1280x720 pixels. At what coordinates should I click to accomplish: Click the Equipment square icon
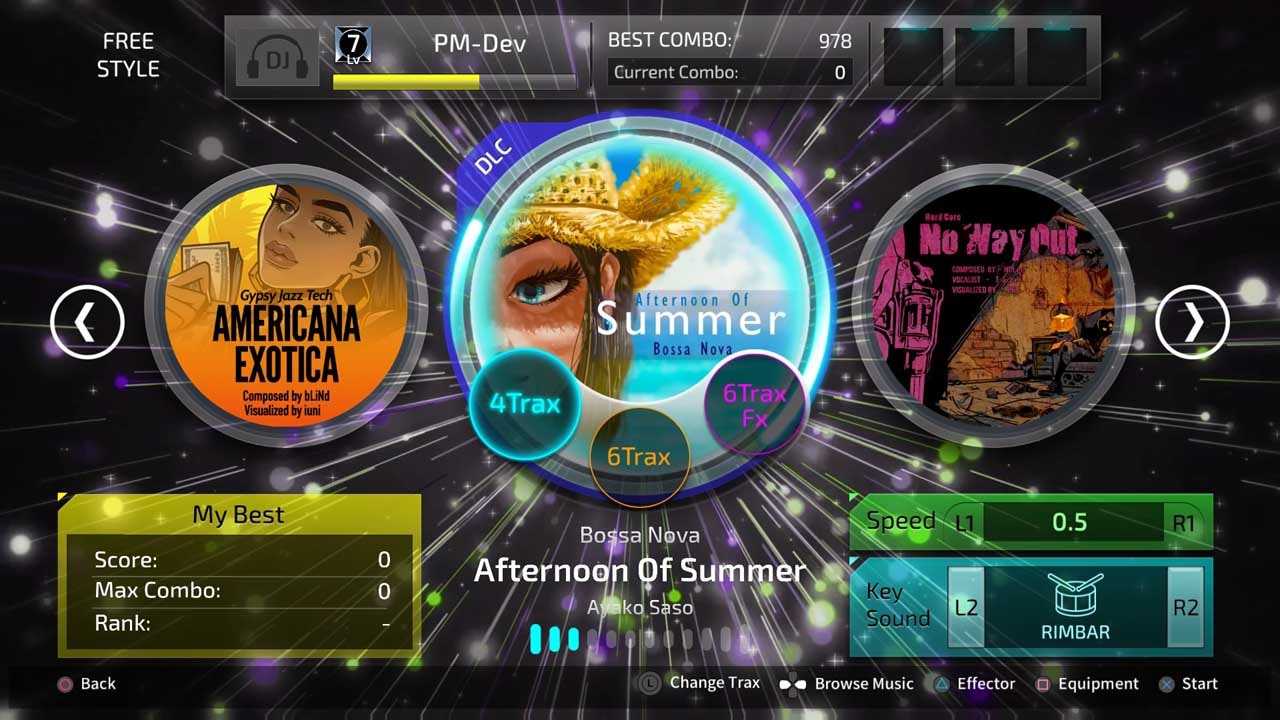pos(1044,684)
